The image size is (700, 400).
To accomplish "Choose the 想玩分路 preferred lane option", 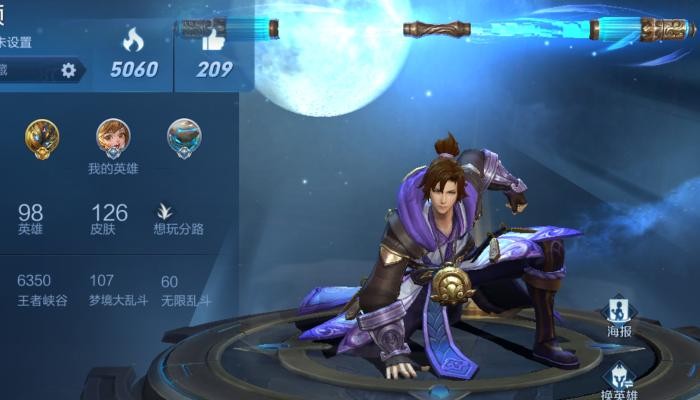I will pyautogui.click(x=178, y=219).
